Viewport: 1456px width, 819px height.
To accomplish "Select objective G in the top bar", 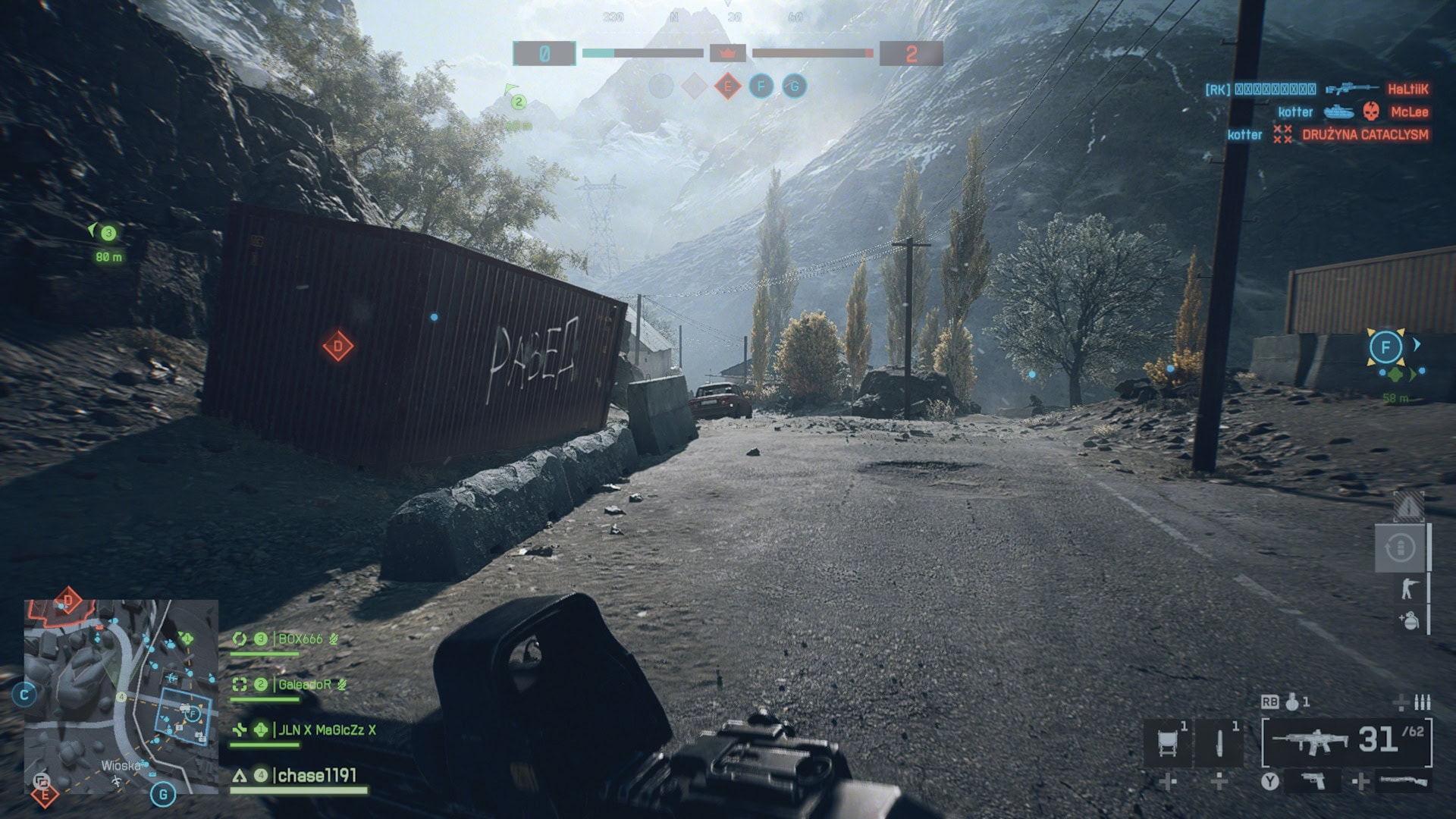I will (x=794, y=86).
